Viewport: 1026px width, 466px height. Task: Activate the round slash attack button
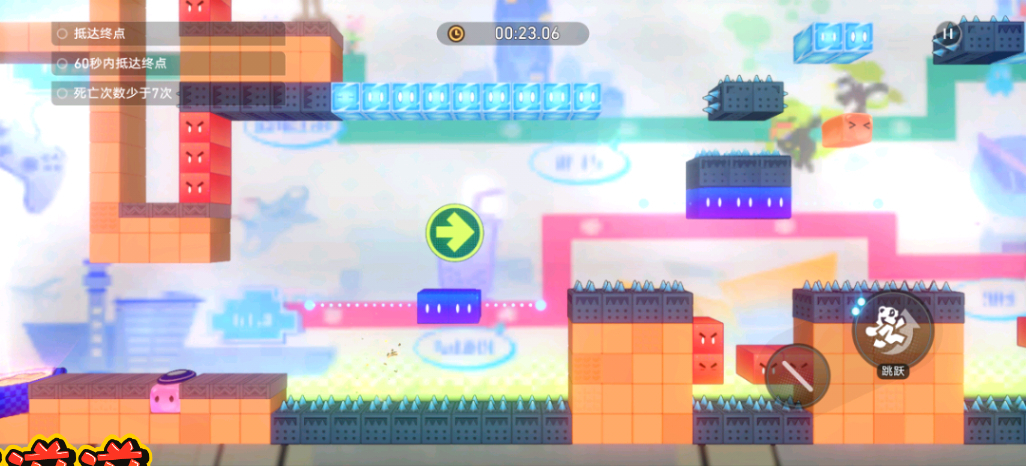[797, 376]
